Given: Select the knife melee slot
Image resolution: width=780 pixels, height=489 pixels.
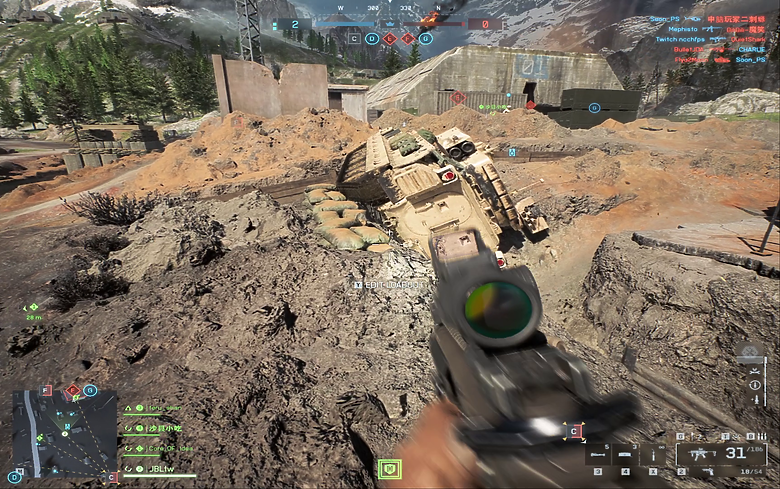Looking at the screenshot, I should tap(652, 456).
